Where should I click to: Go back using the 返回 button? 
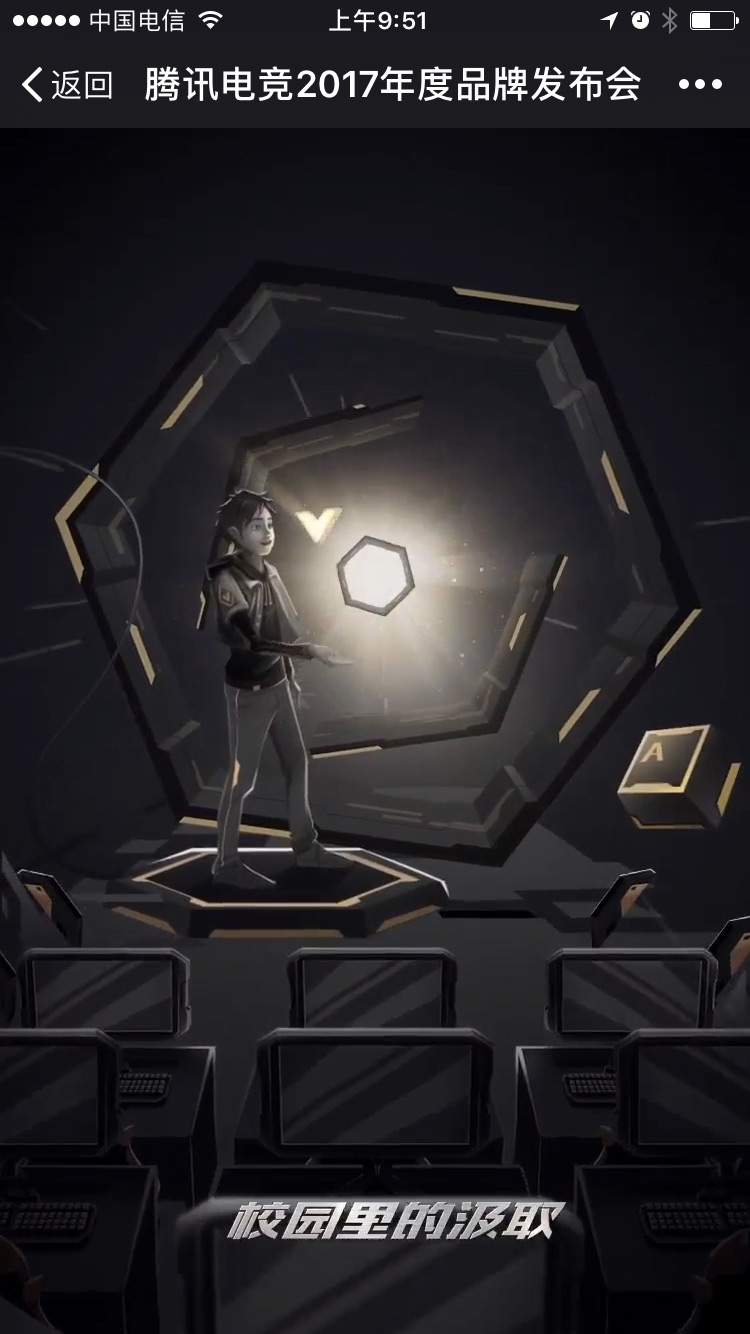pyautogui.click(x=66, y=85)
